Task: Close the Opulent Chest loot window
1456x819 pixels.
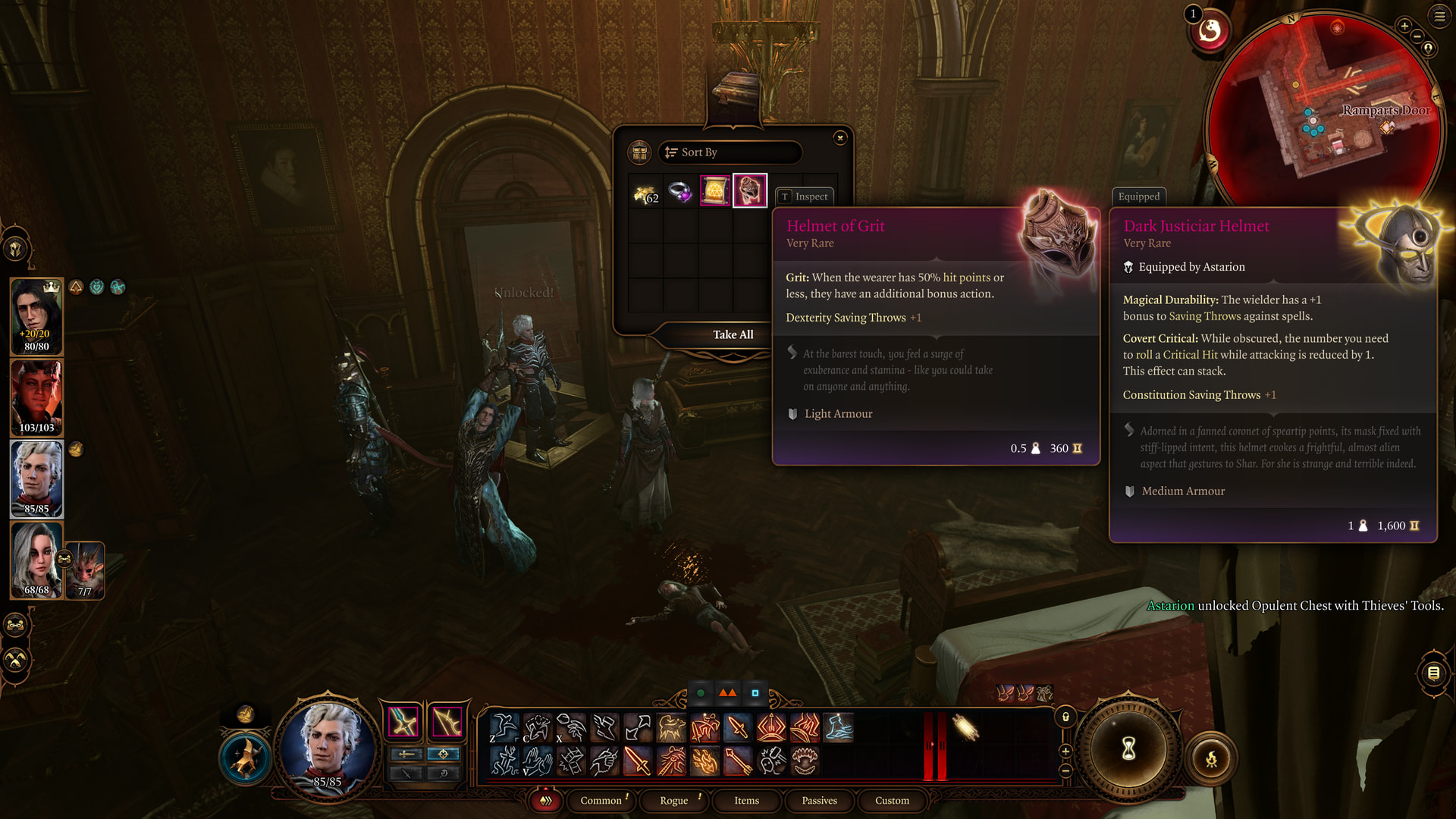Action: [839, 138]
